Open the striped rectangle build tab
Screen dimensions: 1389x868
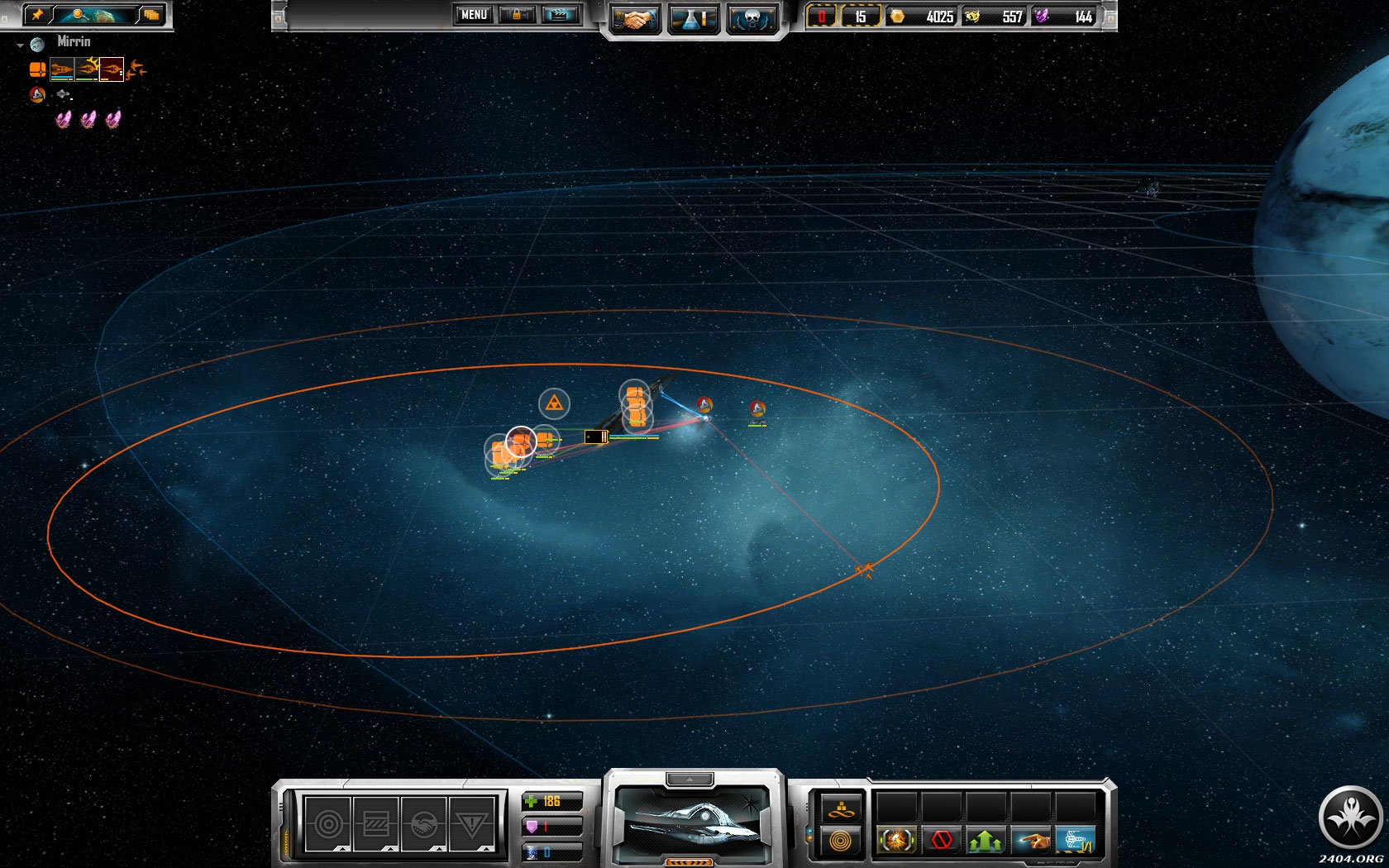pyautogui.click(x=376, y=824)
